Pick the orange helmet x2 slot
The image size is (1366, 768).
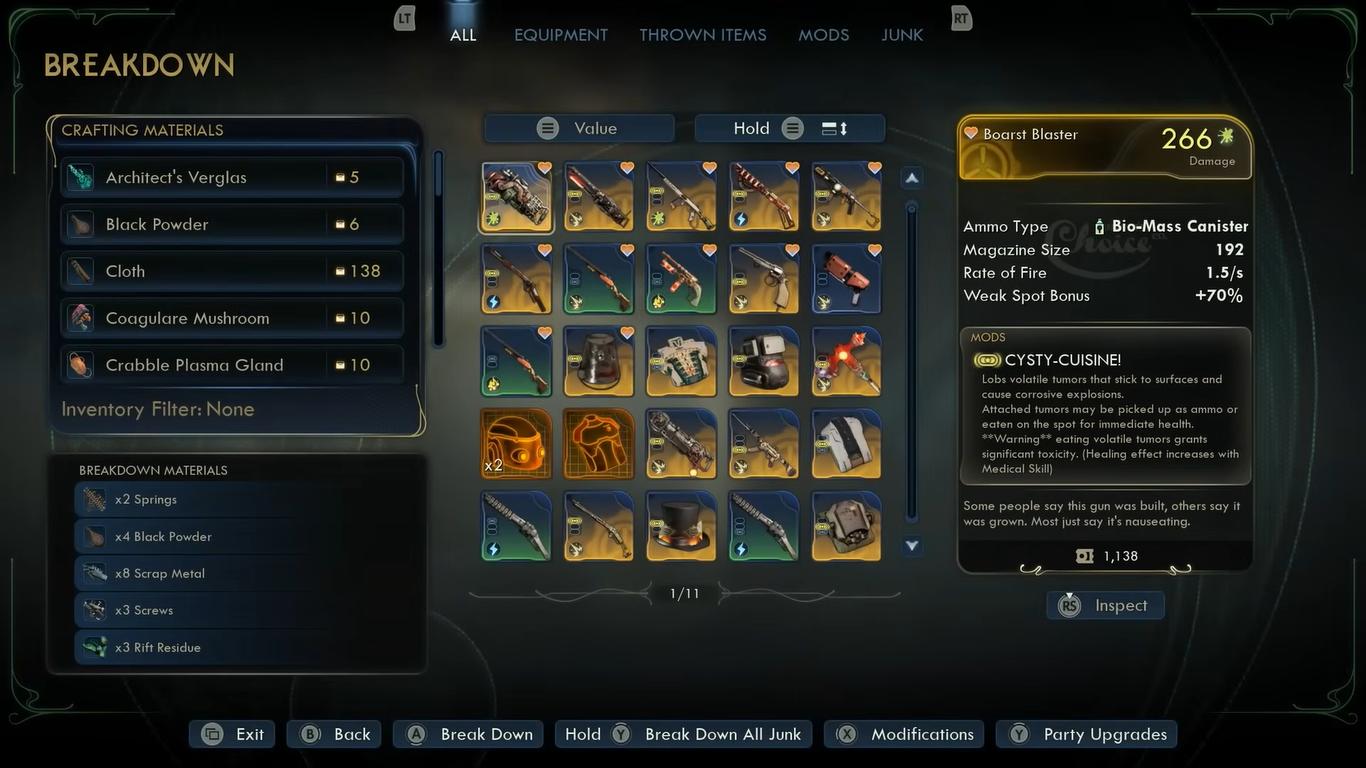pyautogui.click(x=516, y=444)
